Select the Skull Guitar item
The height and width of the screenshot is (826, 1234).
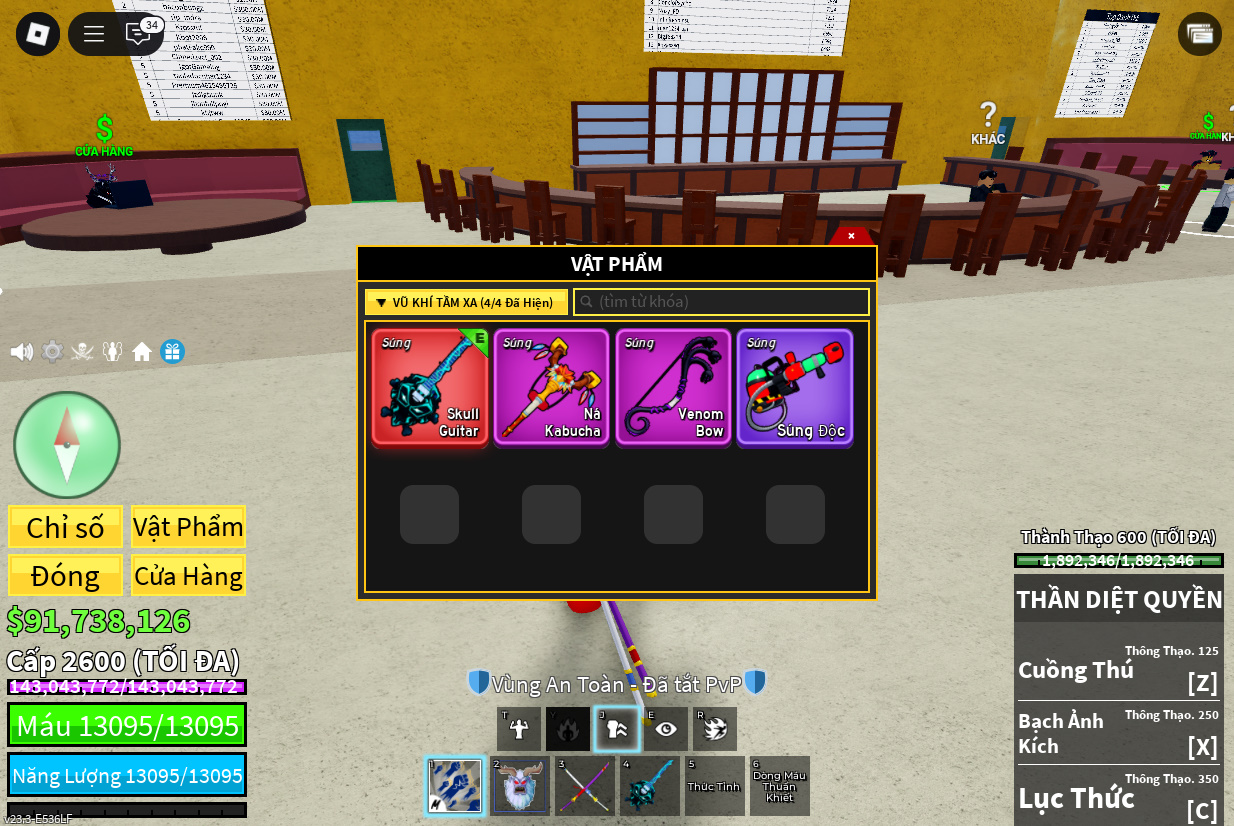point(430,387)
